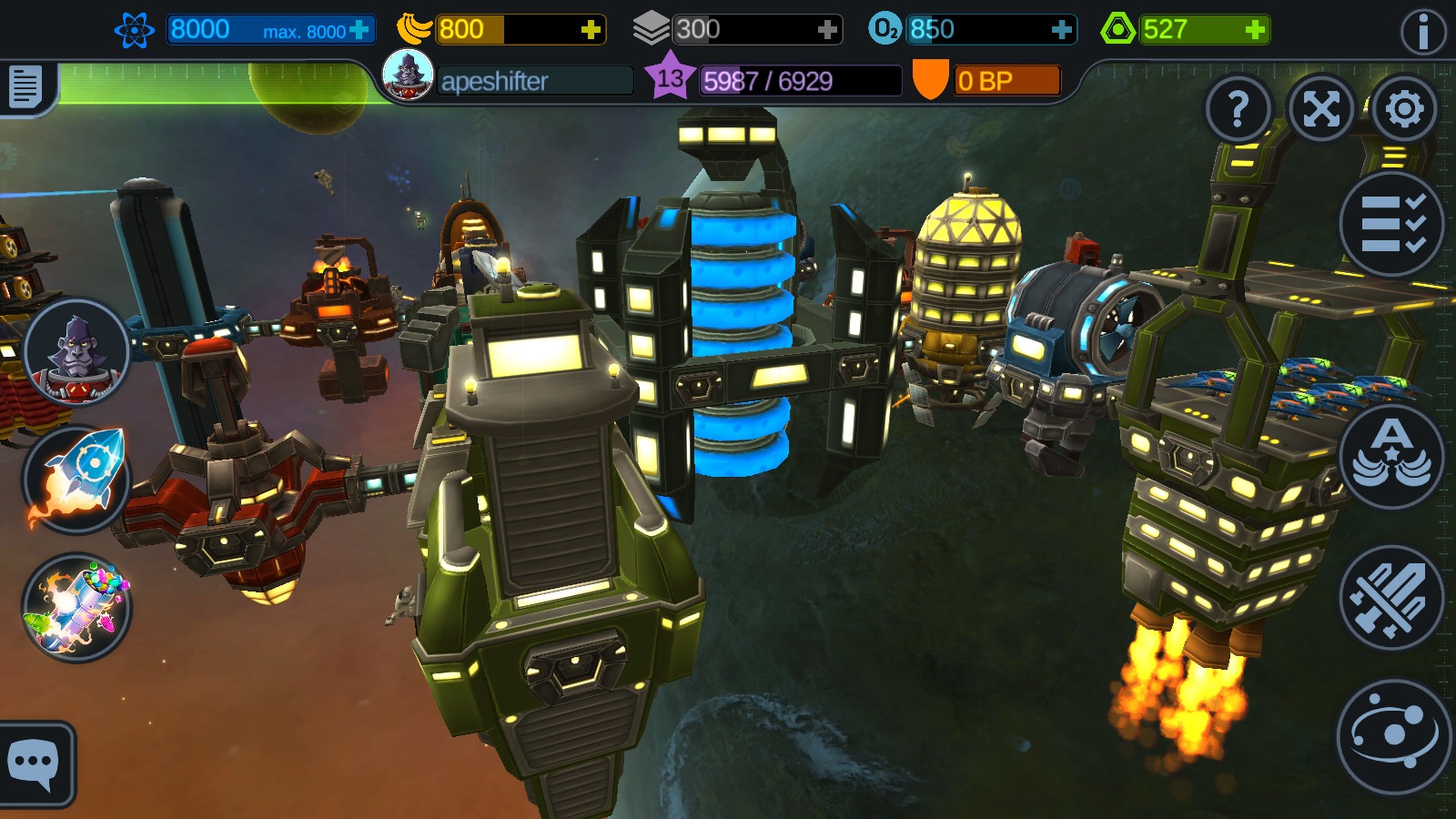Open the planet orbit galaxy map
1456x819 pixels.
coord(1391,735)
